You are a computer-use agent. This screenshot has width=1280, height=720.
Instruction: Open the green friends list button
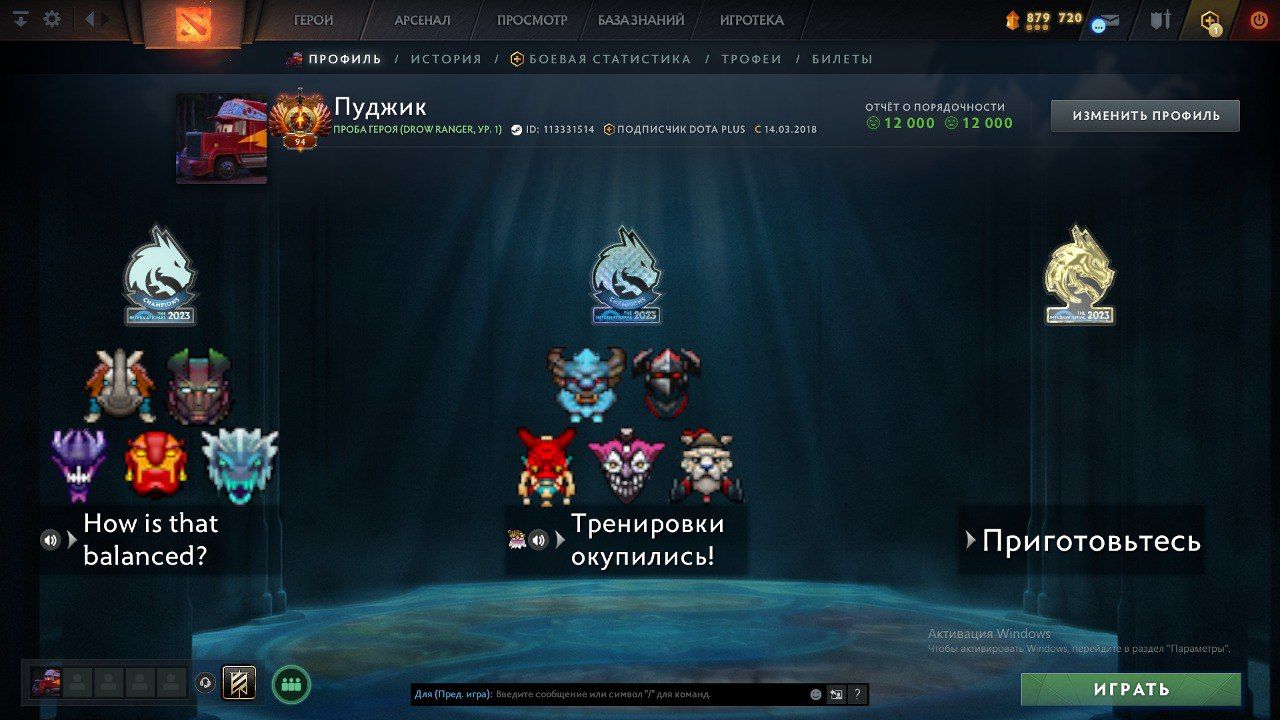(x=291, y=685)
